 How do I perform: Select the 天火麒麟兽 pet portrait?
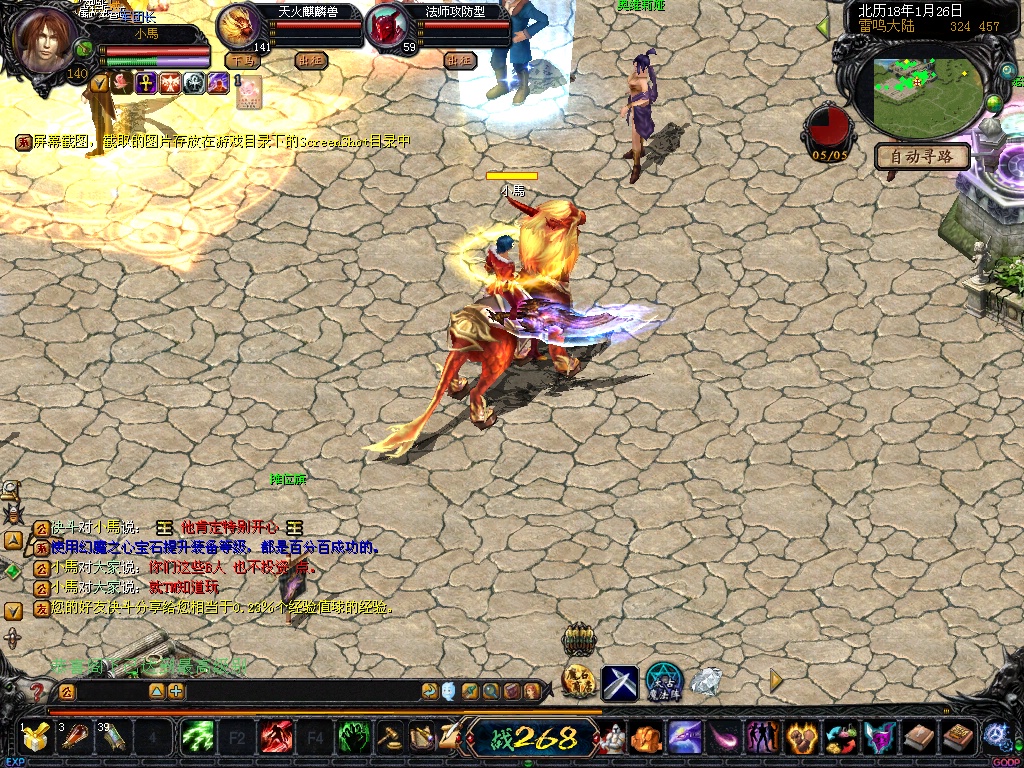239,25
